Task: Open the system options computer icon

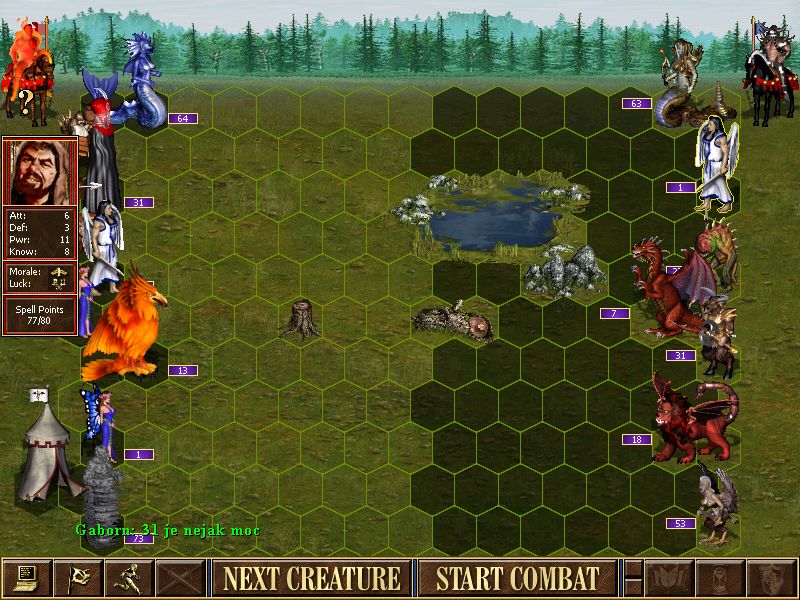Action: tap(26, 578)
